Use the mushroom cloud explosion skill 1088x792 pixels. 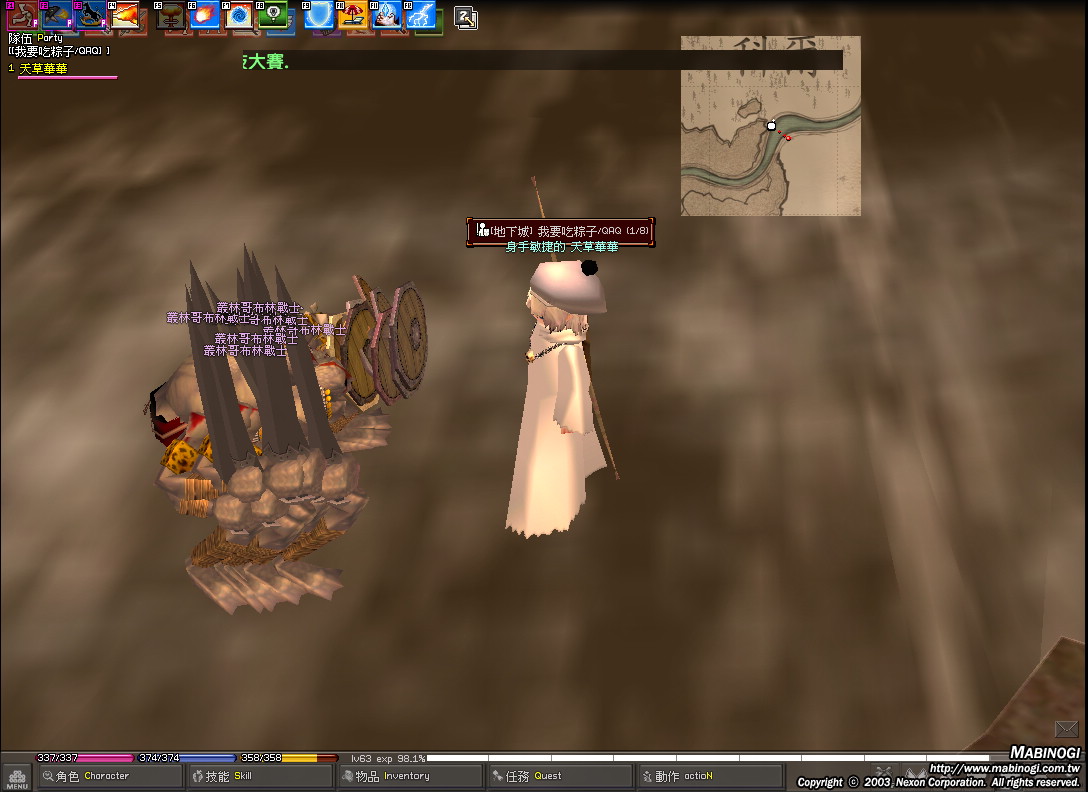[x=171, y=14]
